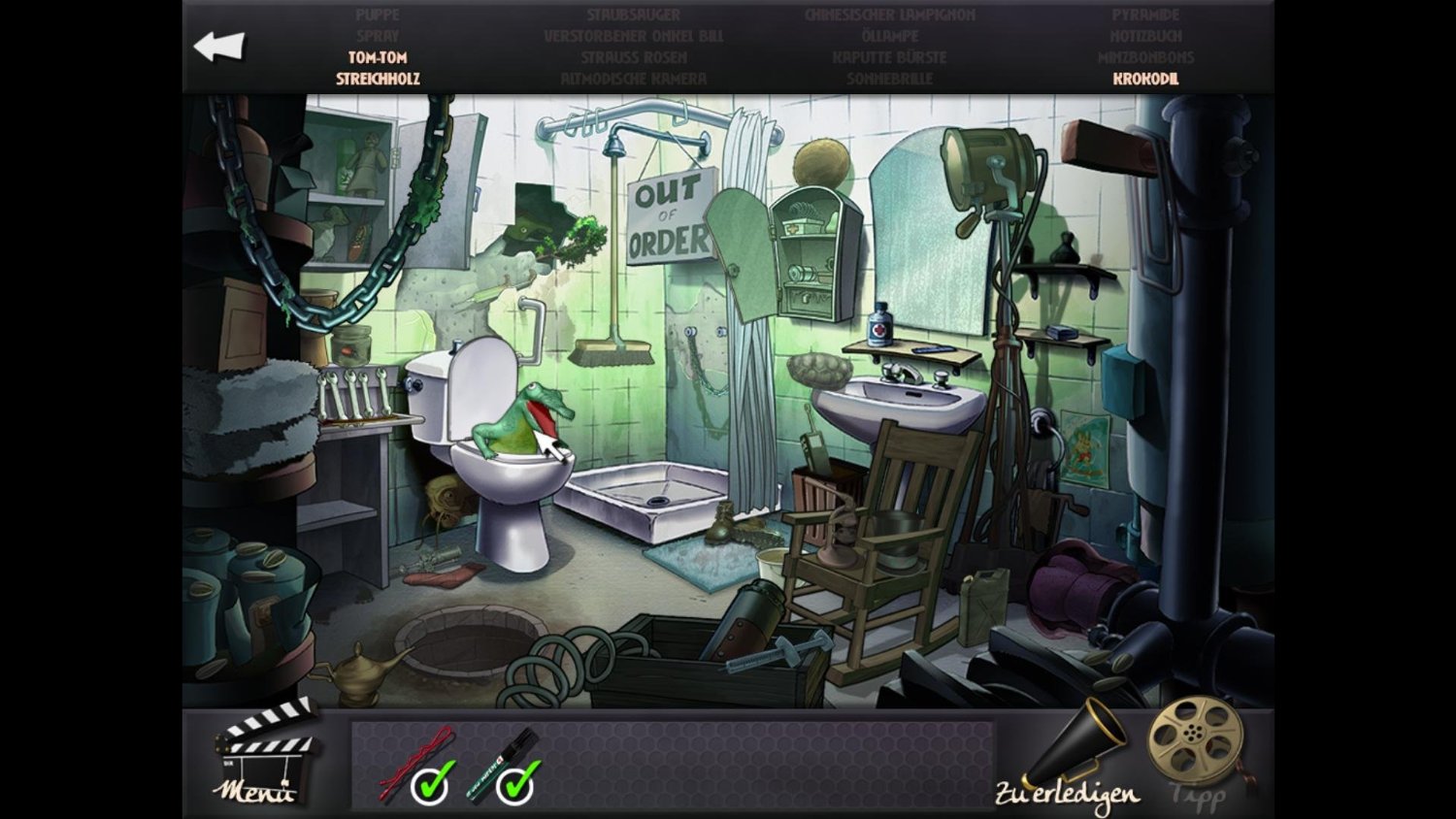The height and width of the screenshot is (819, 1456).
Task: Go back with the white arrow
Action: (x=219, y=47)
